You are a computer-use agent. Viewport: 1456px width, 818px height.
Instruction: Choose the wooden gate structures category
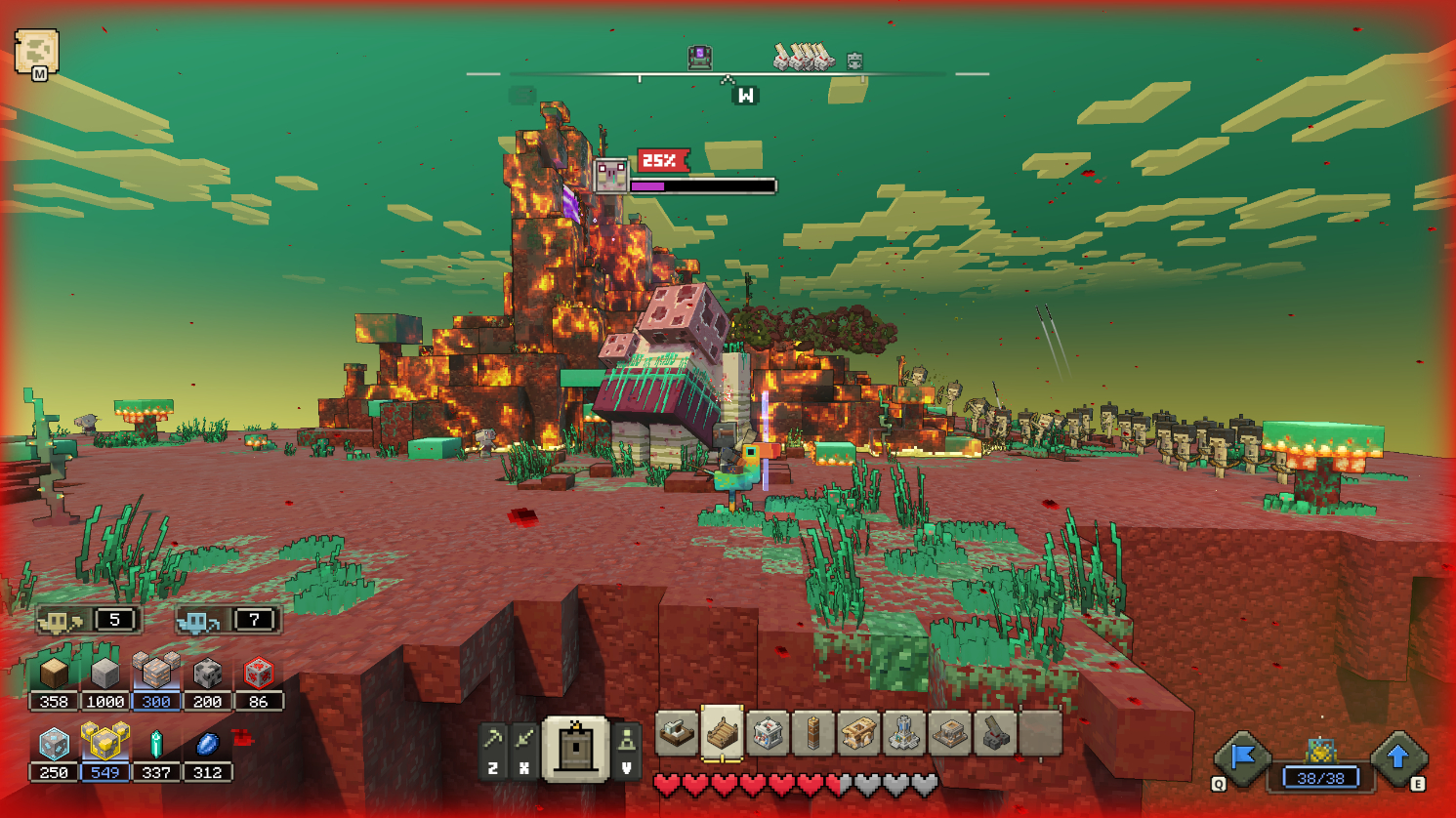[x=576, y=748]
